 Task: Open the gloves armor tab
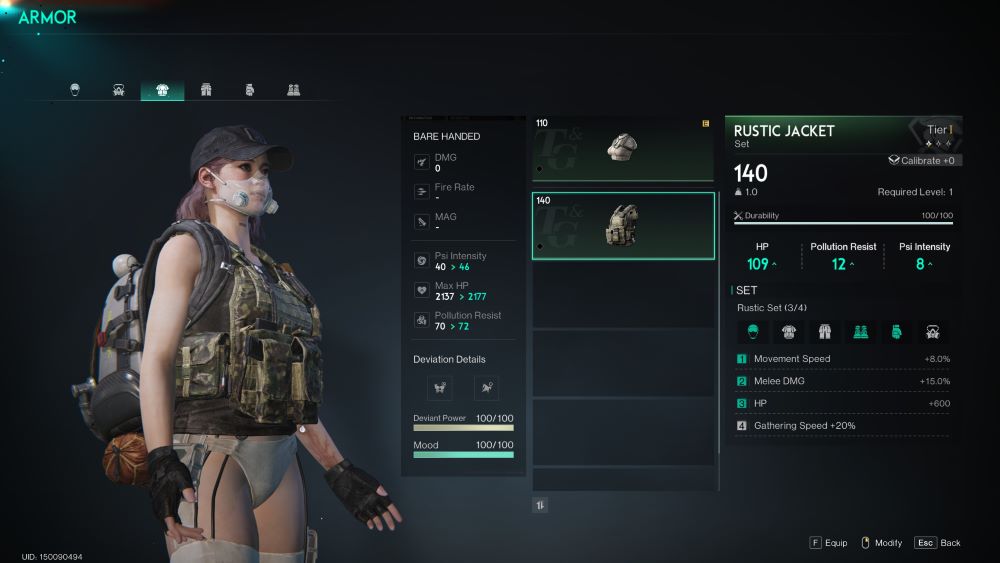[250, 90]
